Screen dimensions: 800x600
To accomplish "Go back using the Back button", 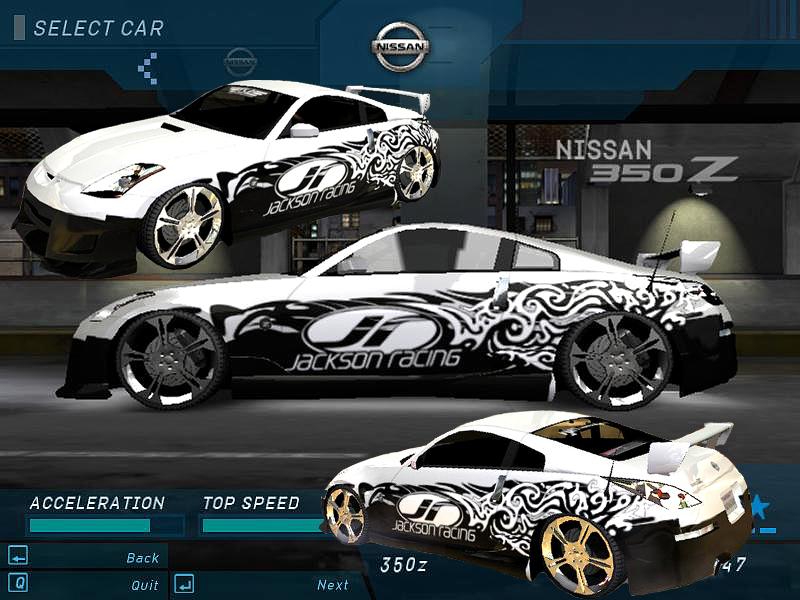I will point(142,558).
